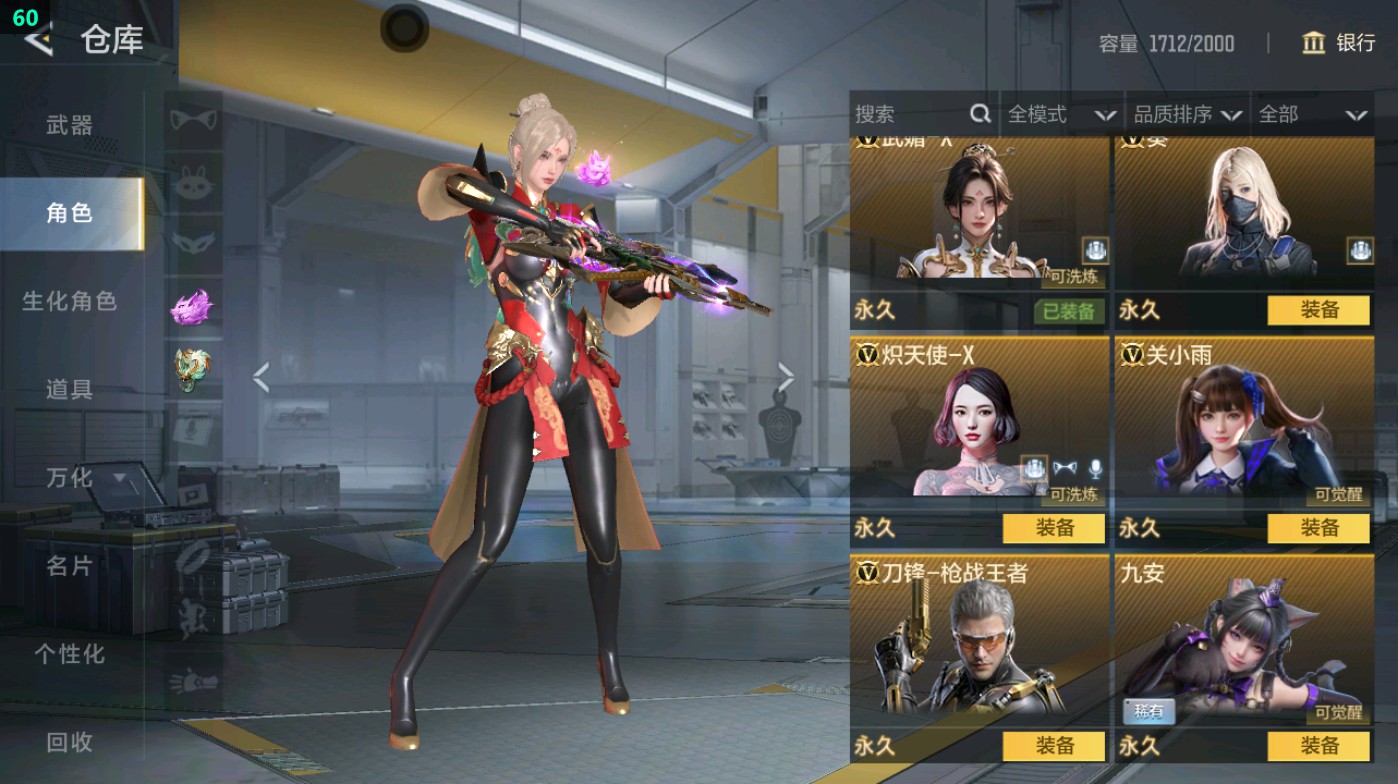The width and height of the screenshot is (1398, 784).
Task: Equip the 九安 character
Action: [x=1318, y=746]
